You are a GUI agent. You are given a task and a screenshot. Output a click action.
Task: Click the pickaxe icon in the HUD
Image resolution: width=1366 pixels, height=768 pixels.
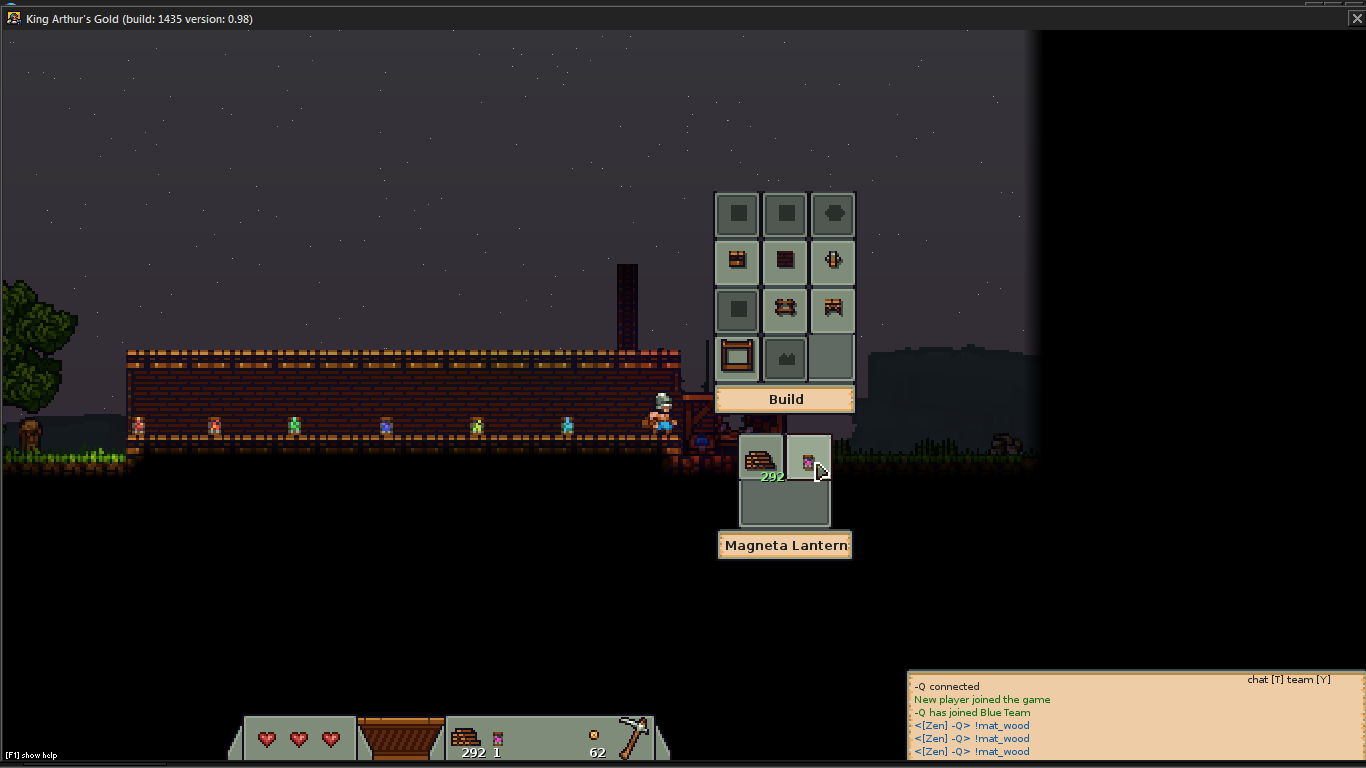(x=634, y=738)
